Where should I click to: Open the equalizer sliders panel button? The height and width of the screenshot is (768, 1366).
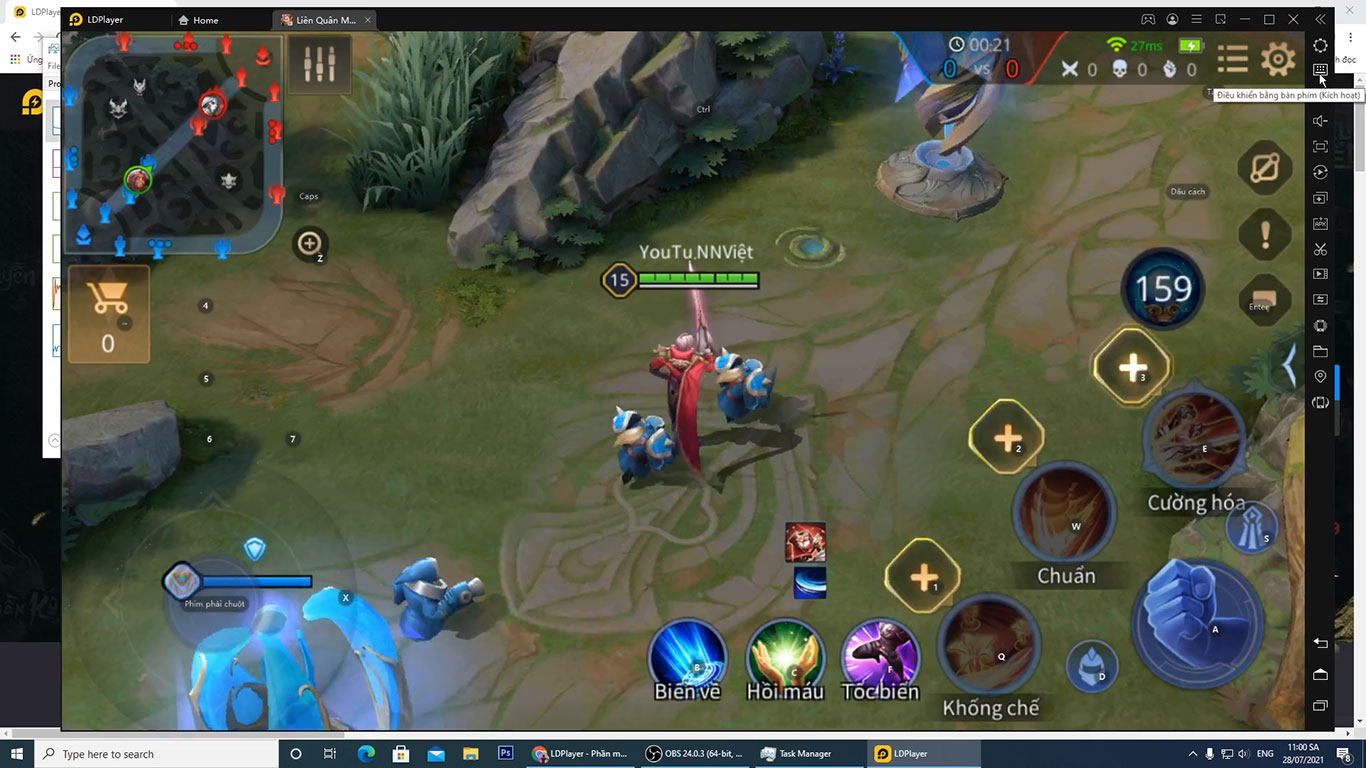click(x=319, y=64)
